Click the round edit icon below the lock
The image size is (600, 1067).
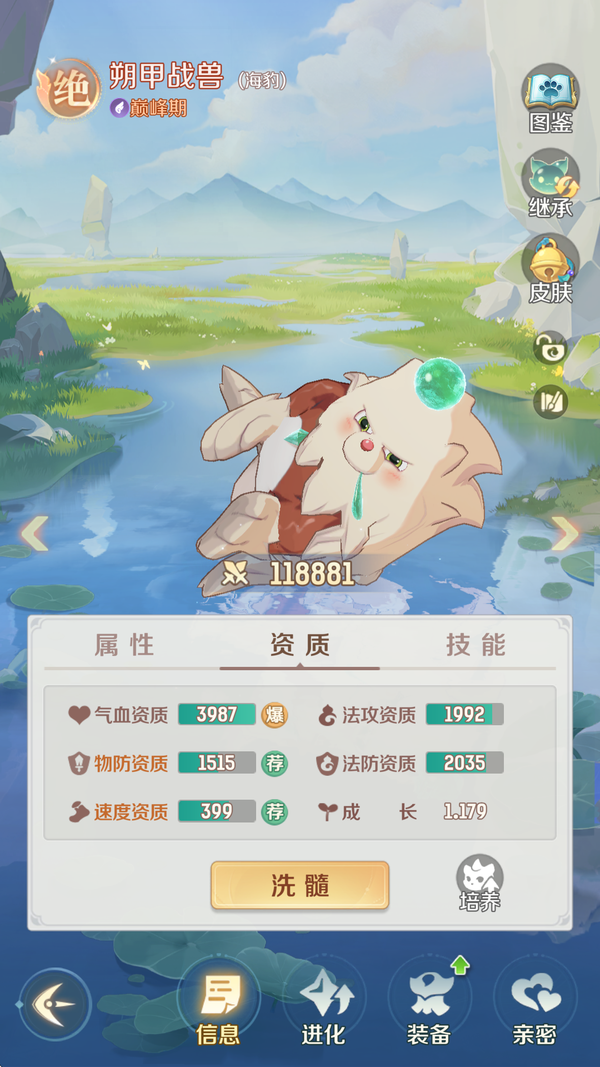[x=550, y=401]
